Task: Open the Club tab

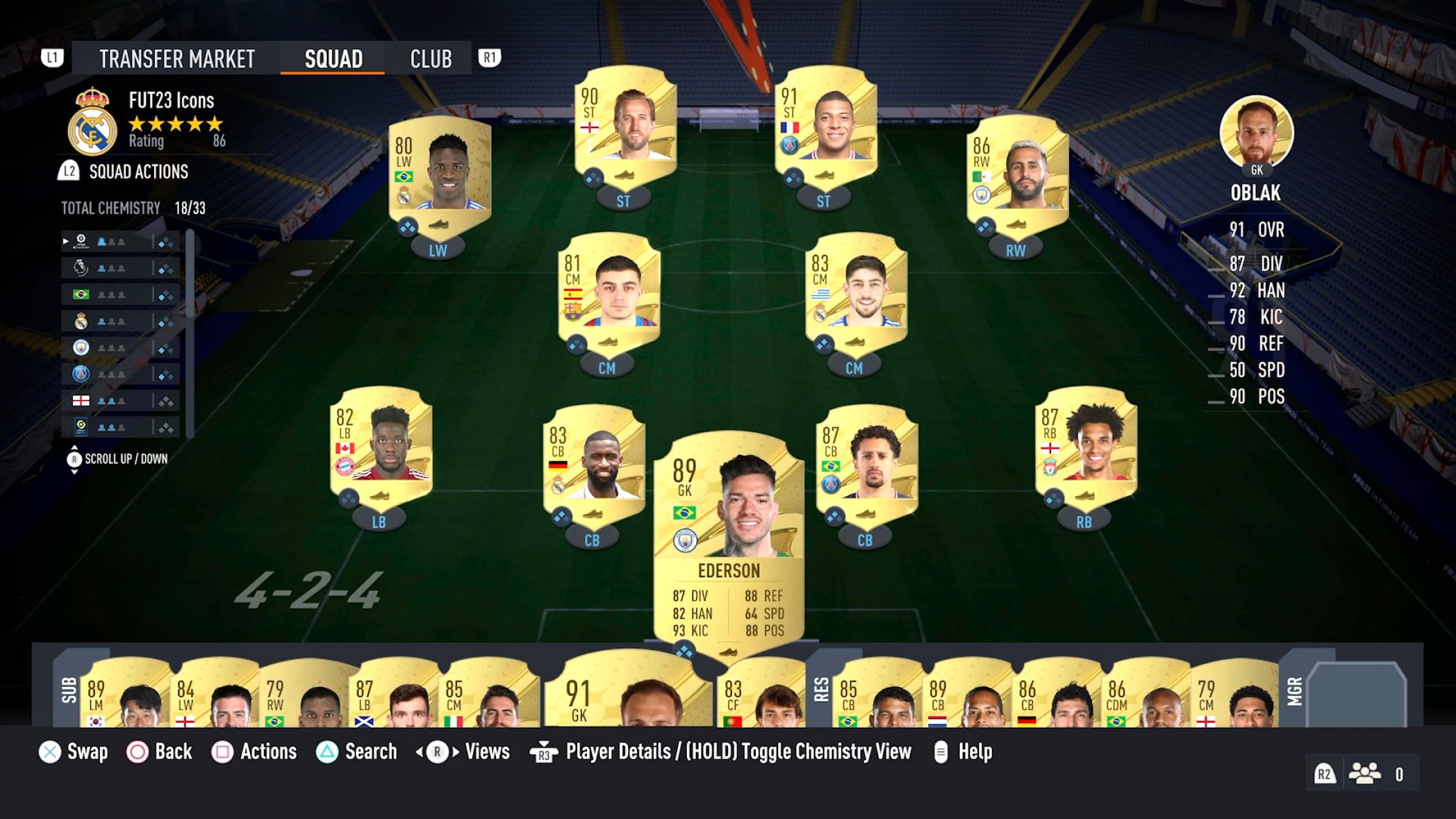Action: (x=430, y=59)
